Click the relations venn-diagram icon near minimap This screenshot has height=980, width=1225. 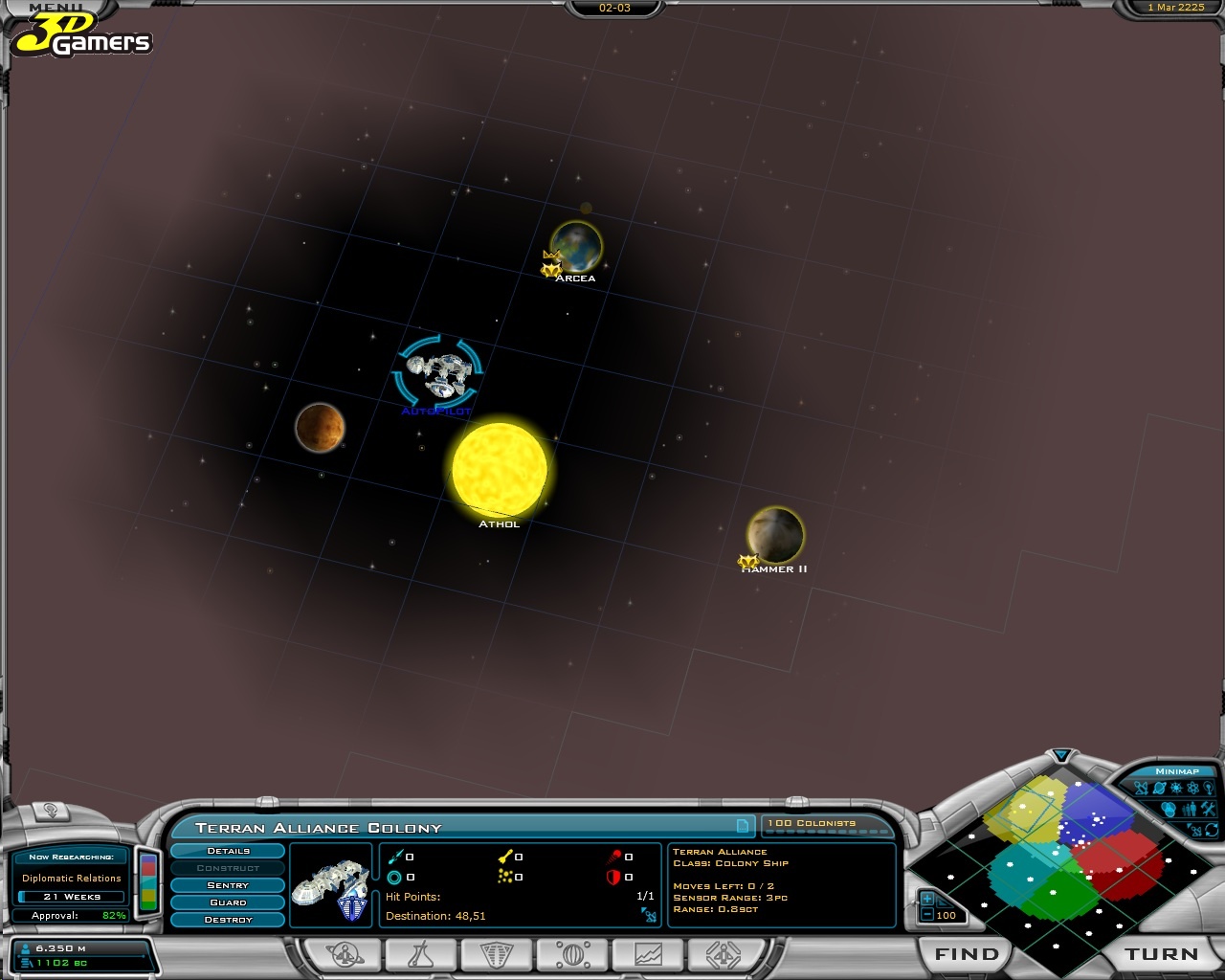pos(1169,808)
